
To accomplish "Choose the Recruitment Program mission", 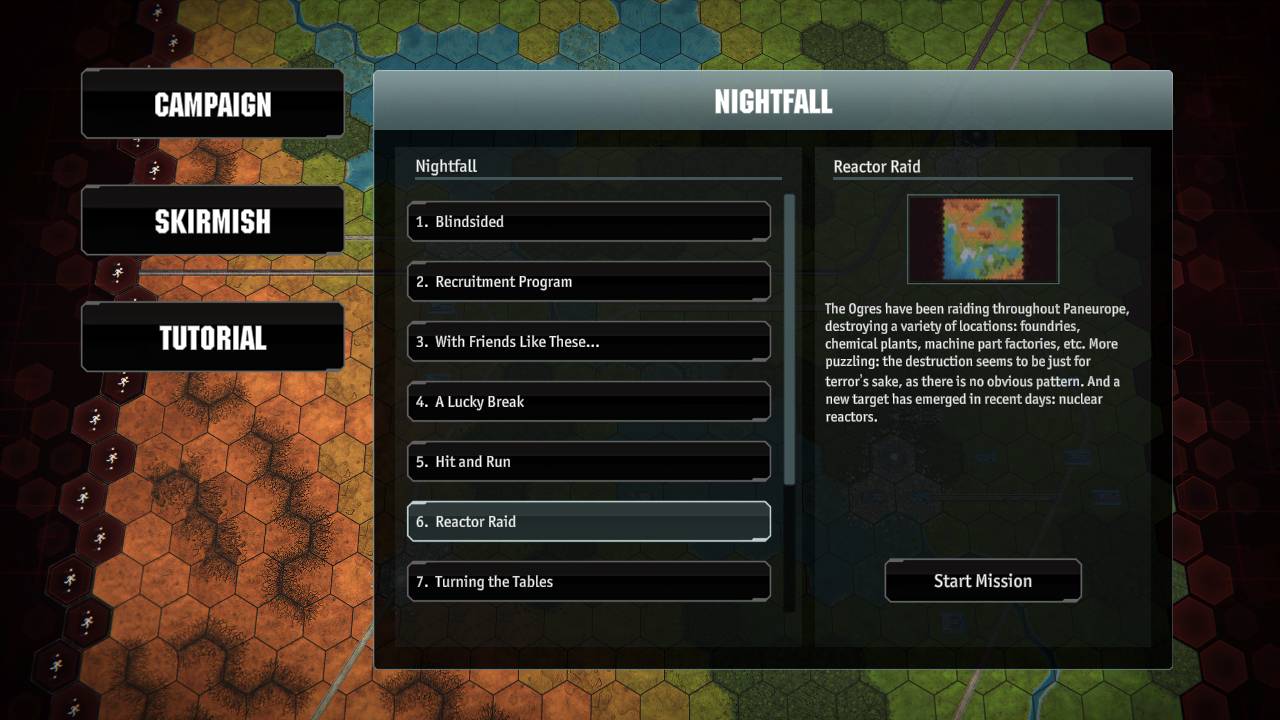I will pyautogui.click(x=588, y=281).
